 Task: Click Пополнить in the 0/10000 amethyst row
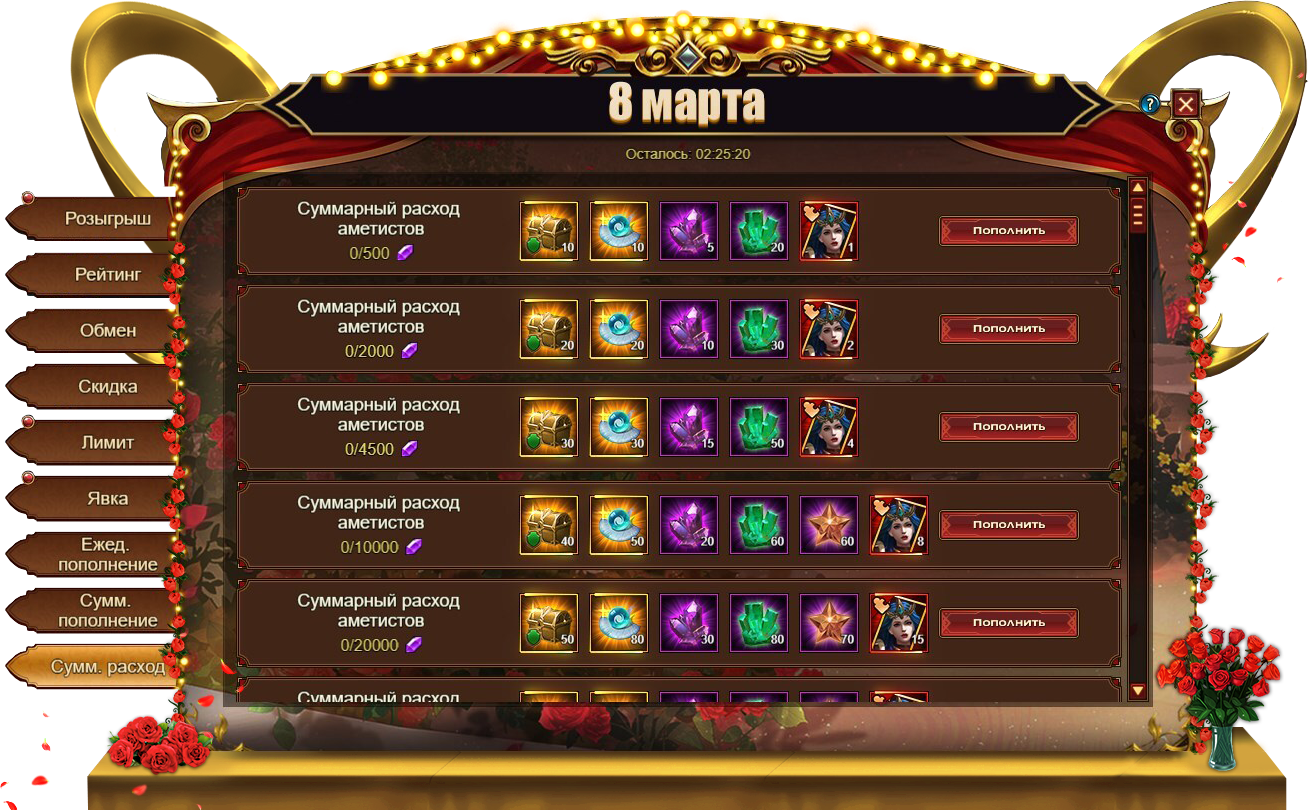tap(1008, 524)
